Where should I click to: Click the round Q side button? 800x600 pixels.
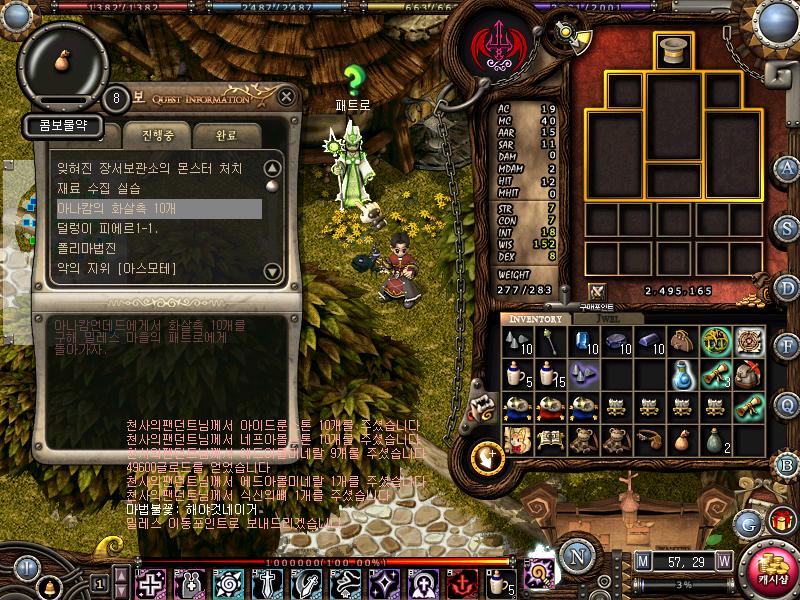pyautogui.click(x=786, y=405)
